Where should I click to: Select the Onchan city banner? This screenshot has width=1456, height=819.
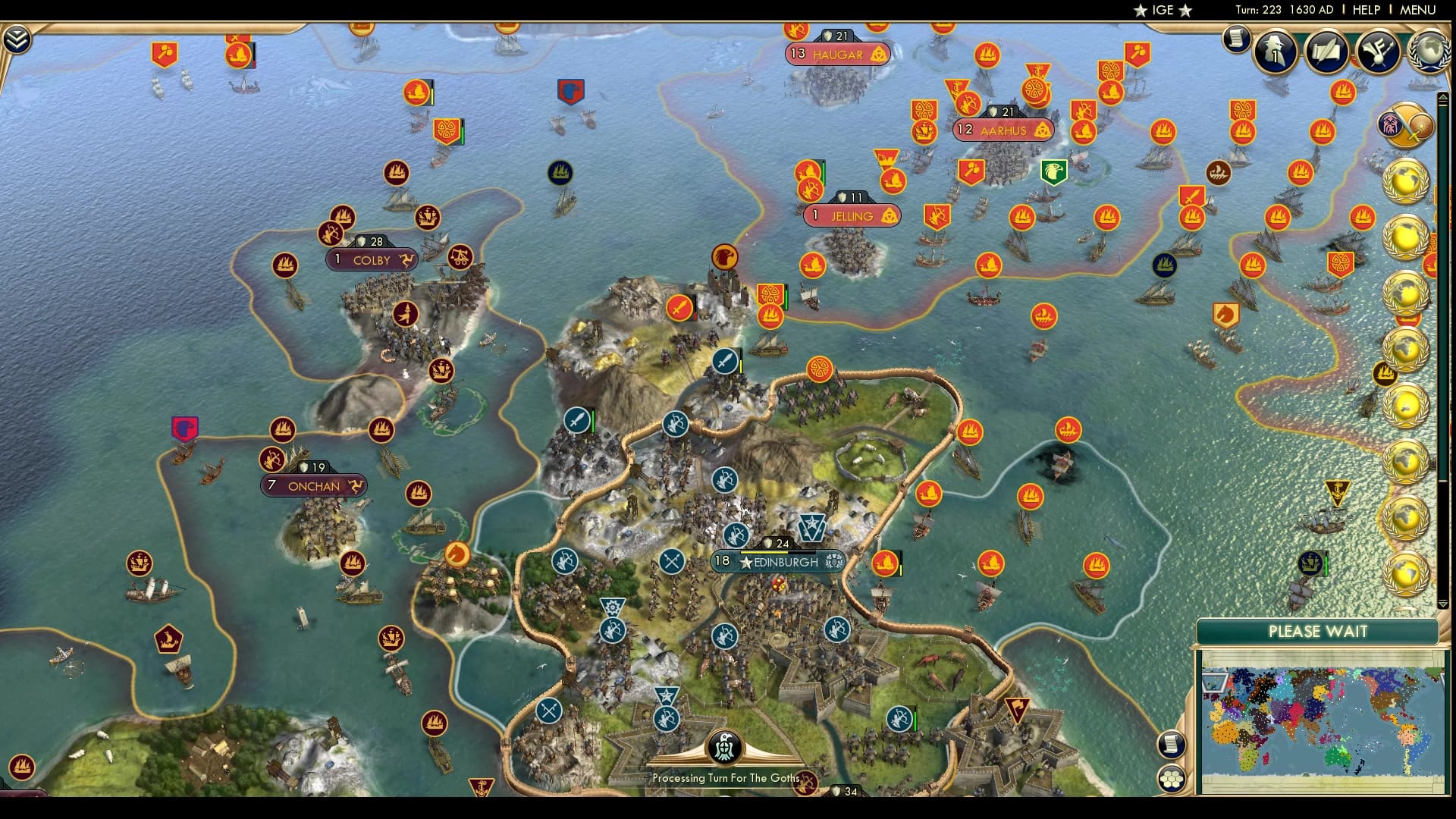(x=312, y=486)
